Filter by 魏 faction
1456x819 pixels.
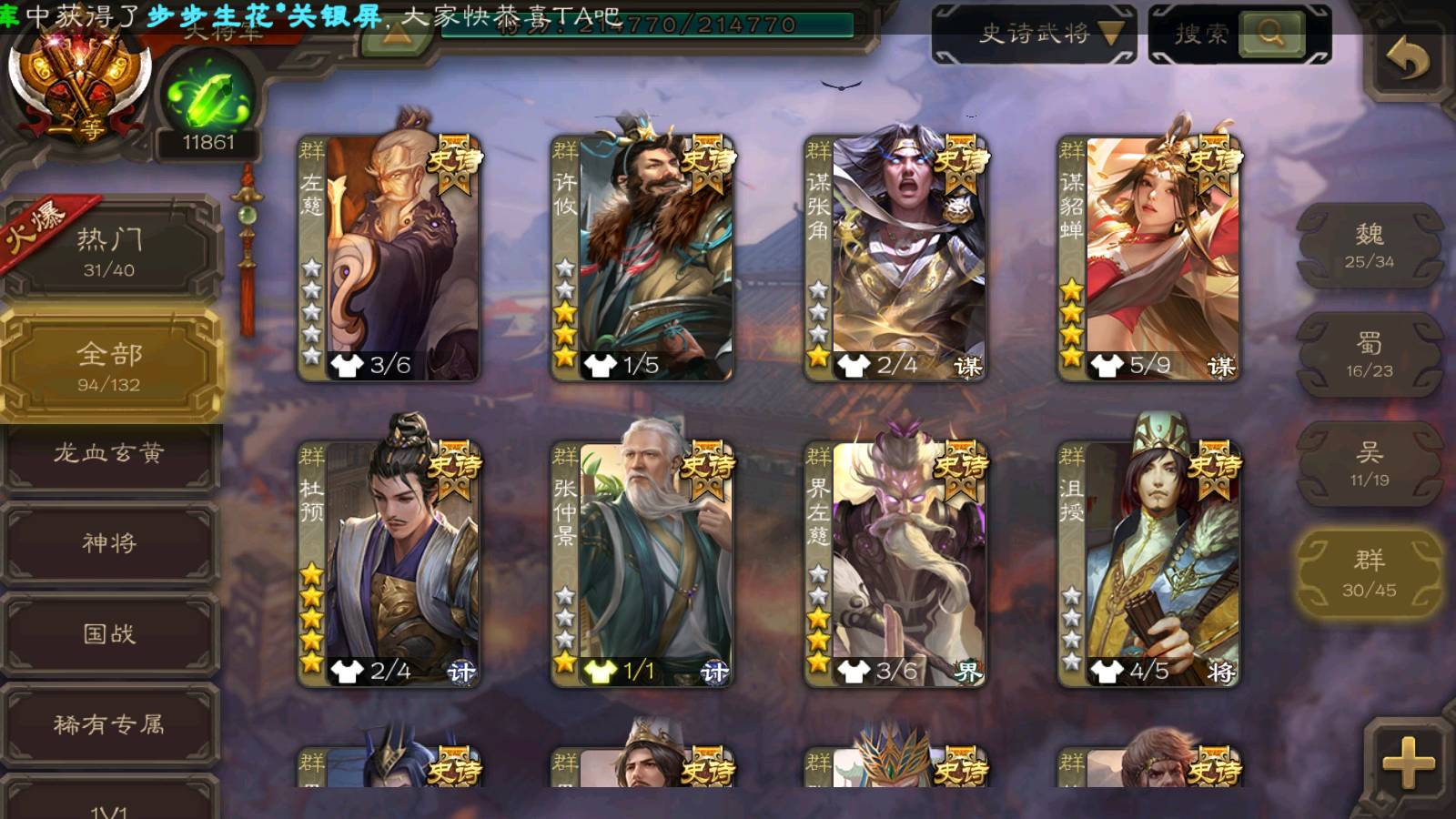click(1369, 246)
